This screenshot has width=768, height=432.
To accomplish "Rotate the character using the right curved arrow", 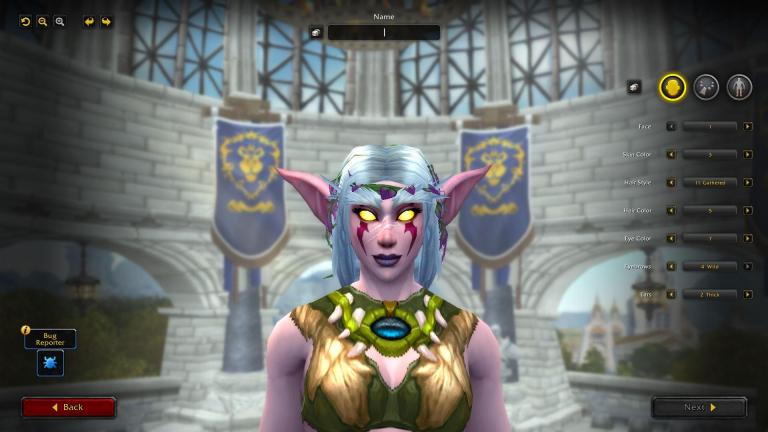I will pyautogui.click(x=106, y=21).
